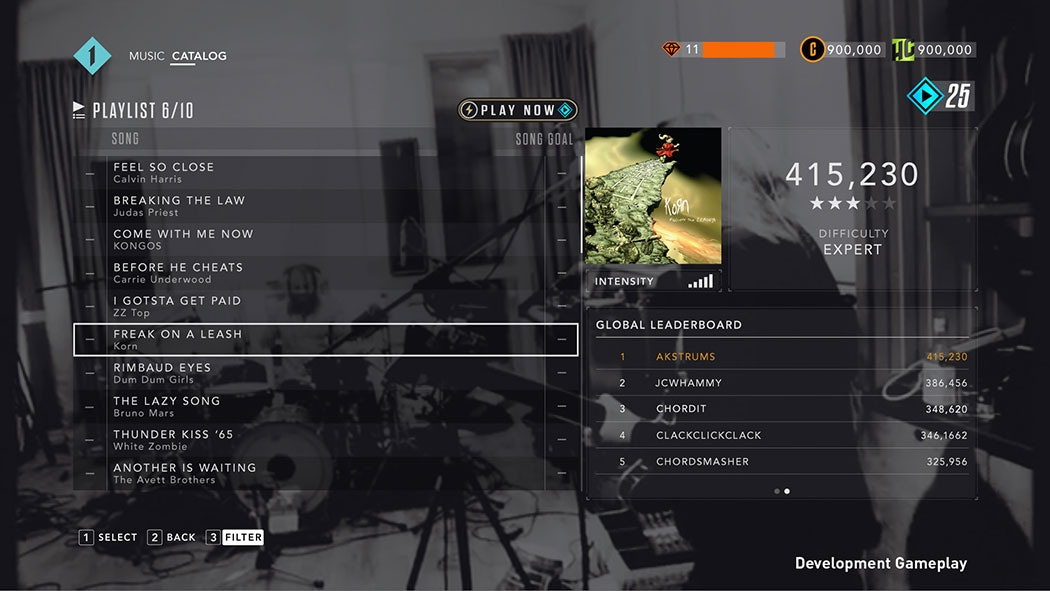
Task: Select Another Is Waiting by The Avett Brothers
Action: [325, 473]
